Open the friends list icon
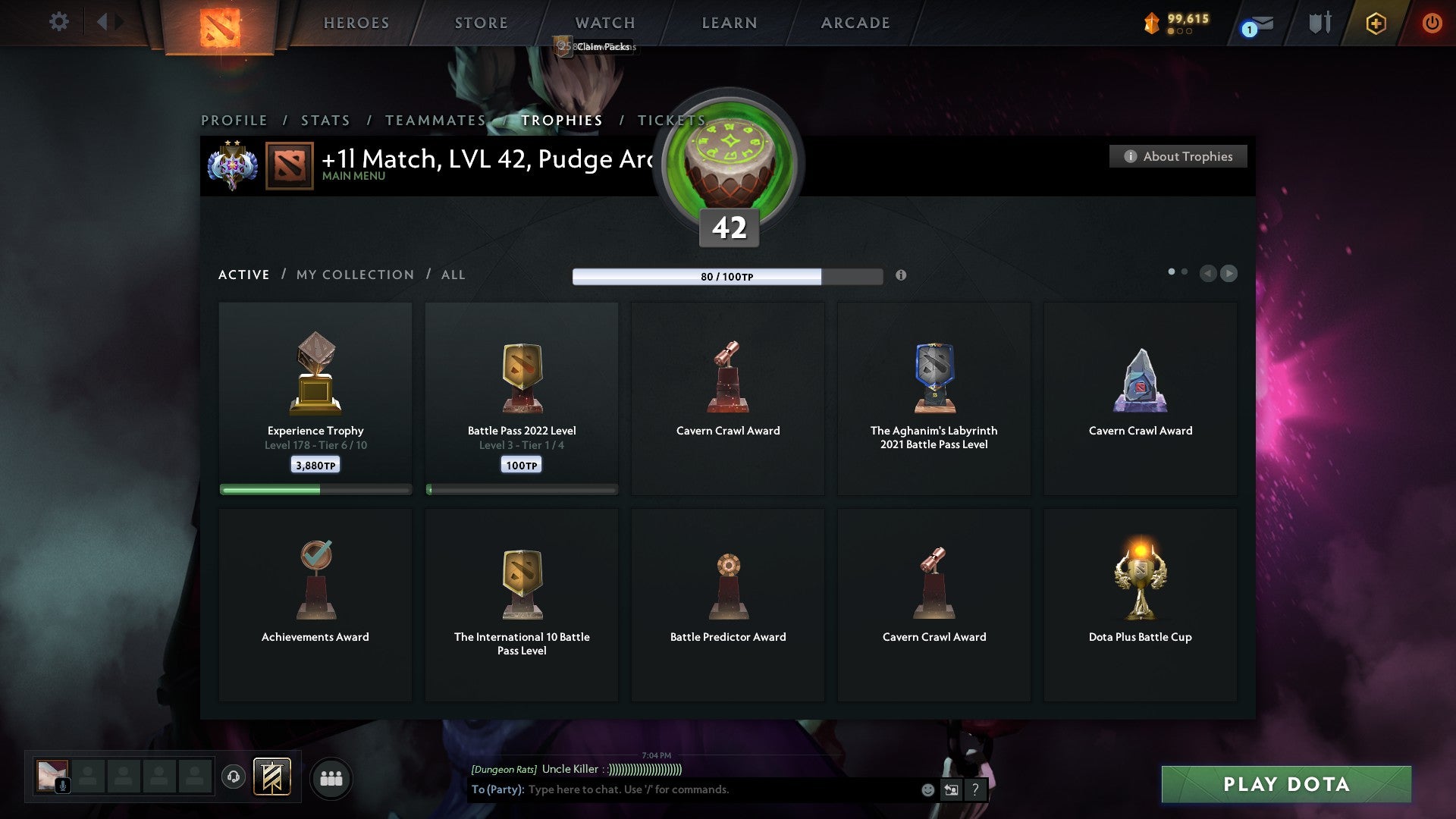The image size is (1456, 819). point(331,777)
